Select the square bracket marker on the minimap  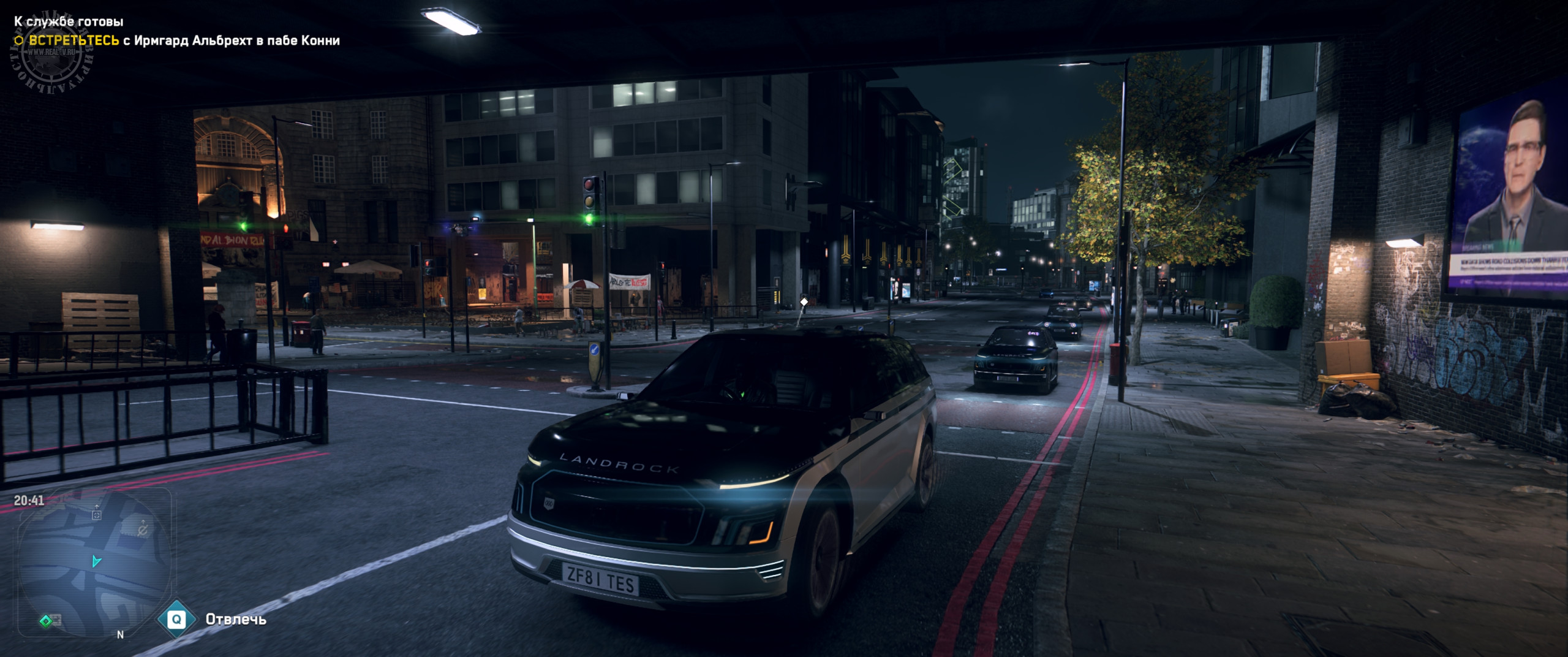click(96, 515)
